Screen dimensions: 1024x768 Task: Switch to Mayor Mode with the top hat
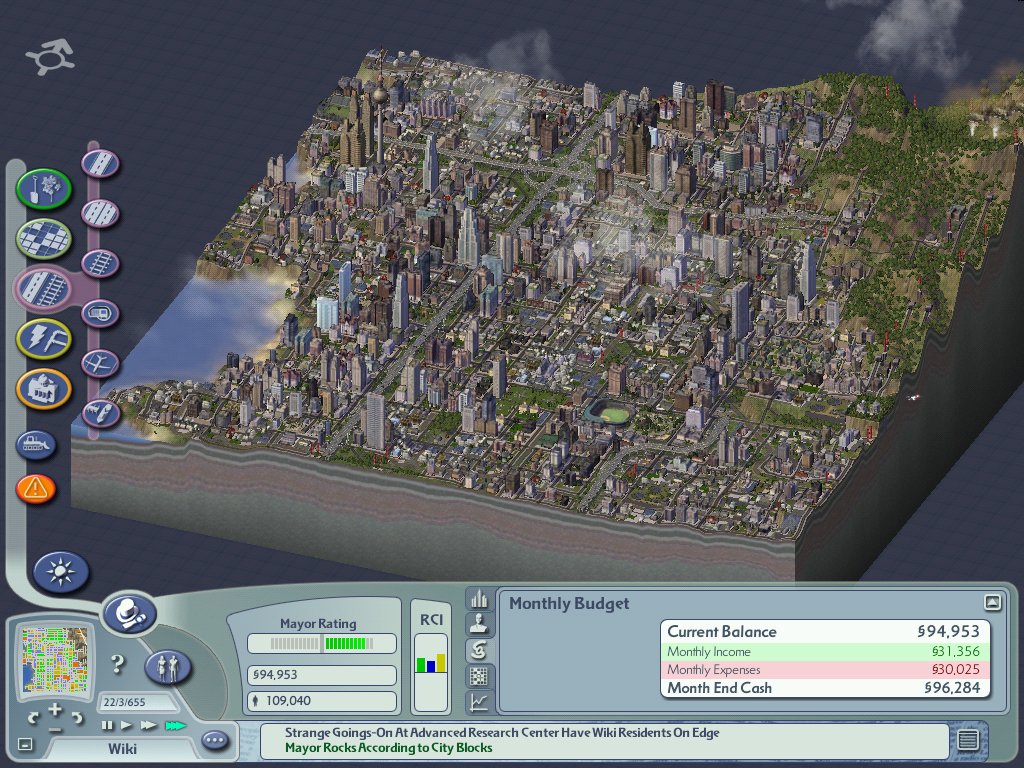tap(130, 612)
